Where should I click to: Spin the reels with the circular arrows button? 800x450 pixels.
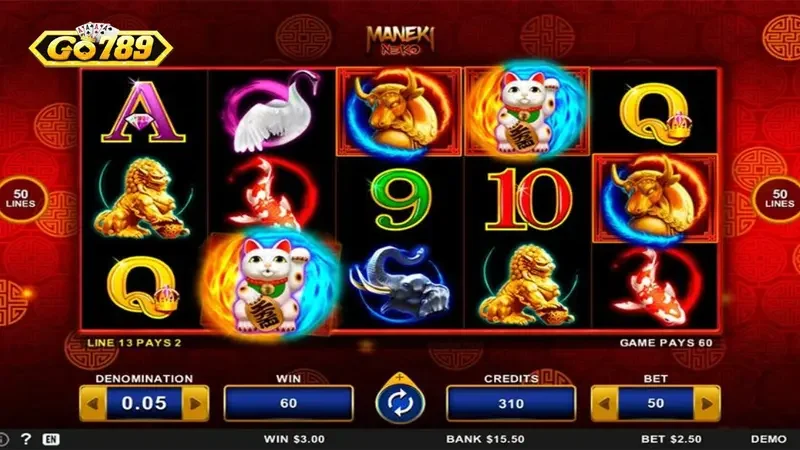(x=400, y=402)
